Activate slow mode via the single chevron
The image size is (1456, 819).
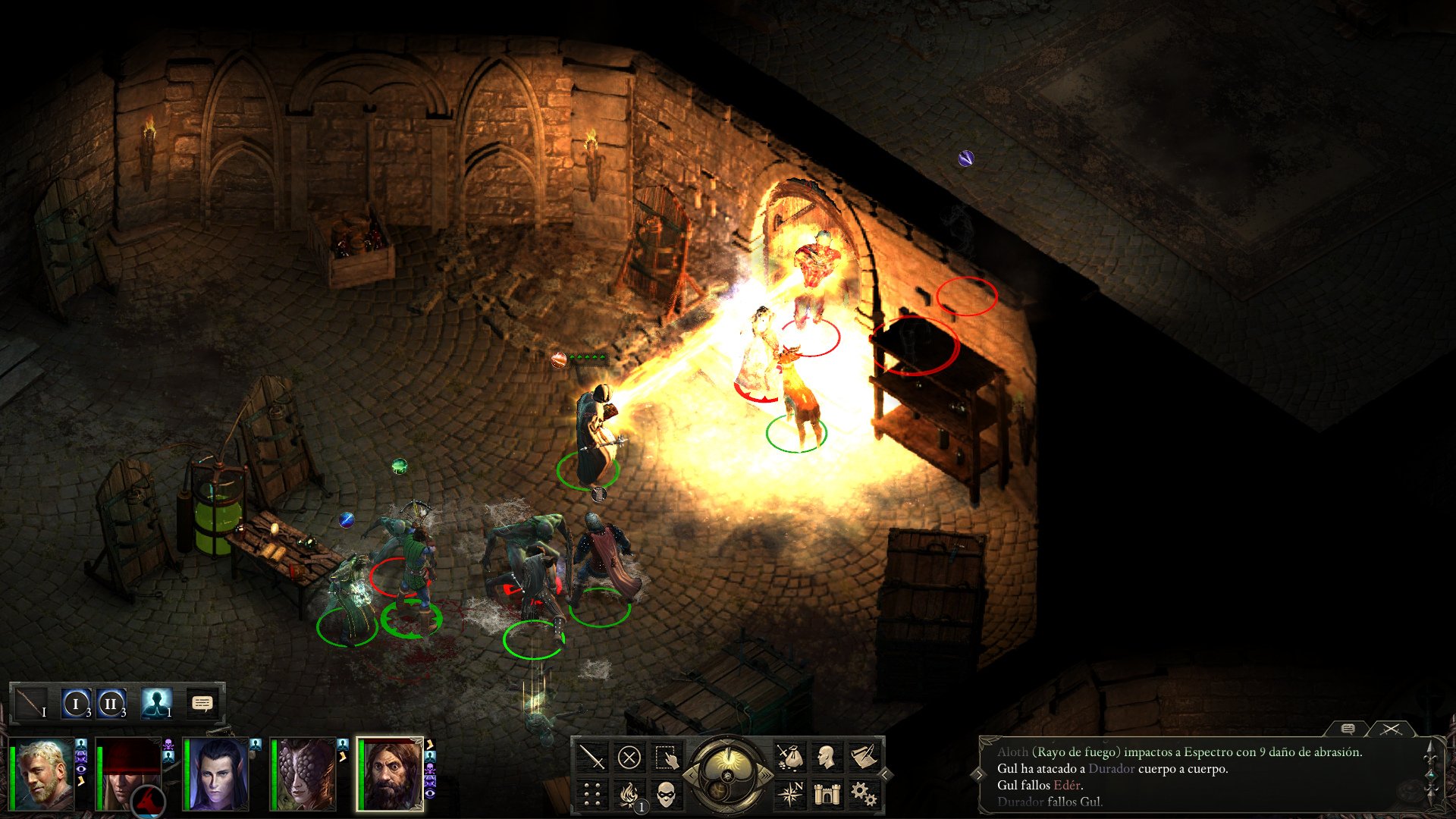pos(692,775)
